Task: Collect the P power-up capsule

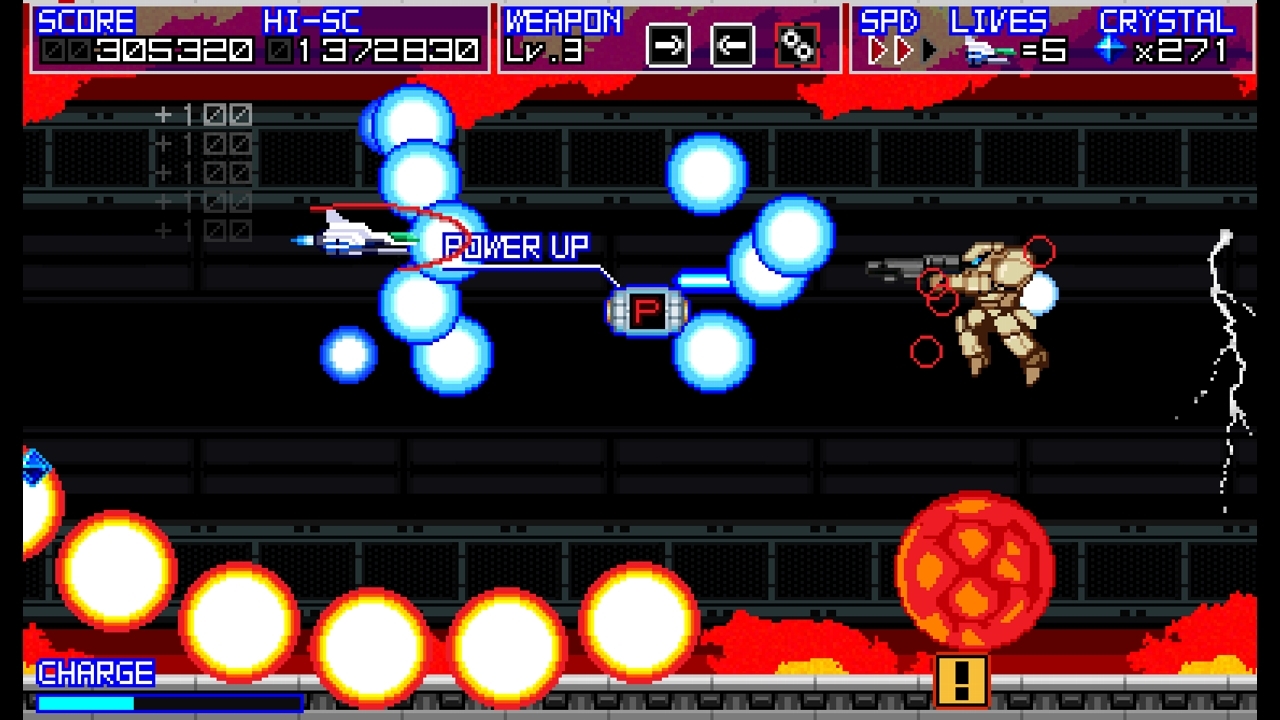Action: (648, 312)
